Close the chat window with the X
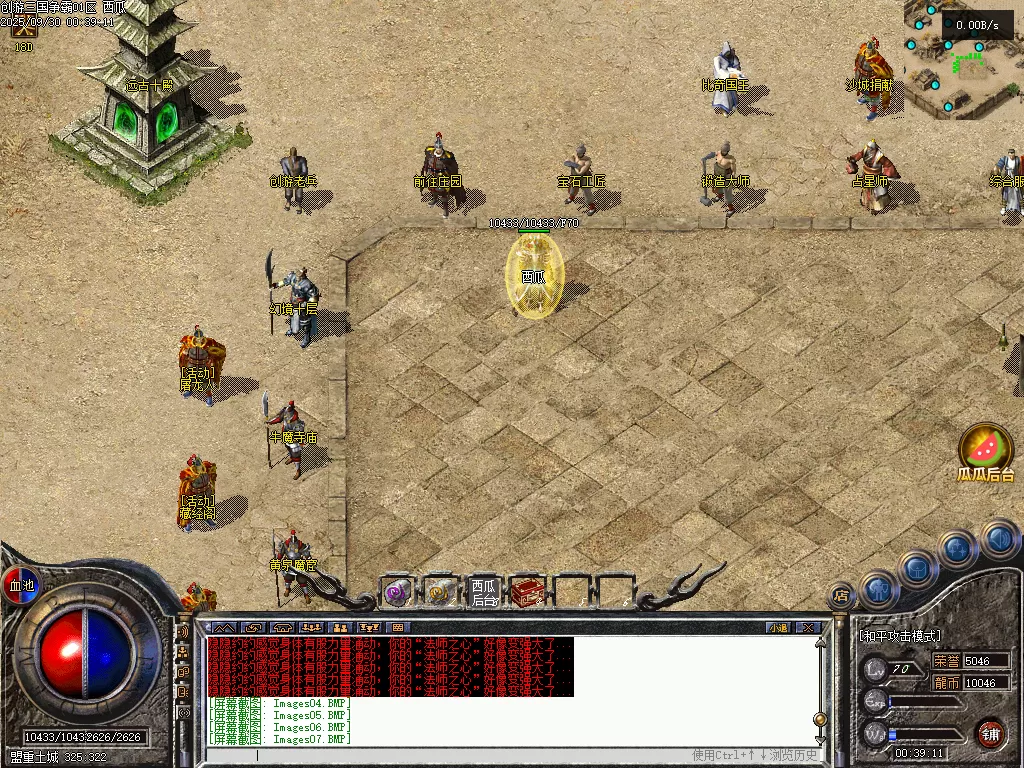The height and width of the screenshot is (768, 1024). click(x=808, y=628)
